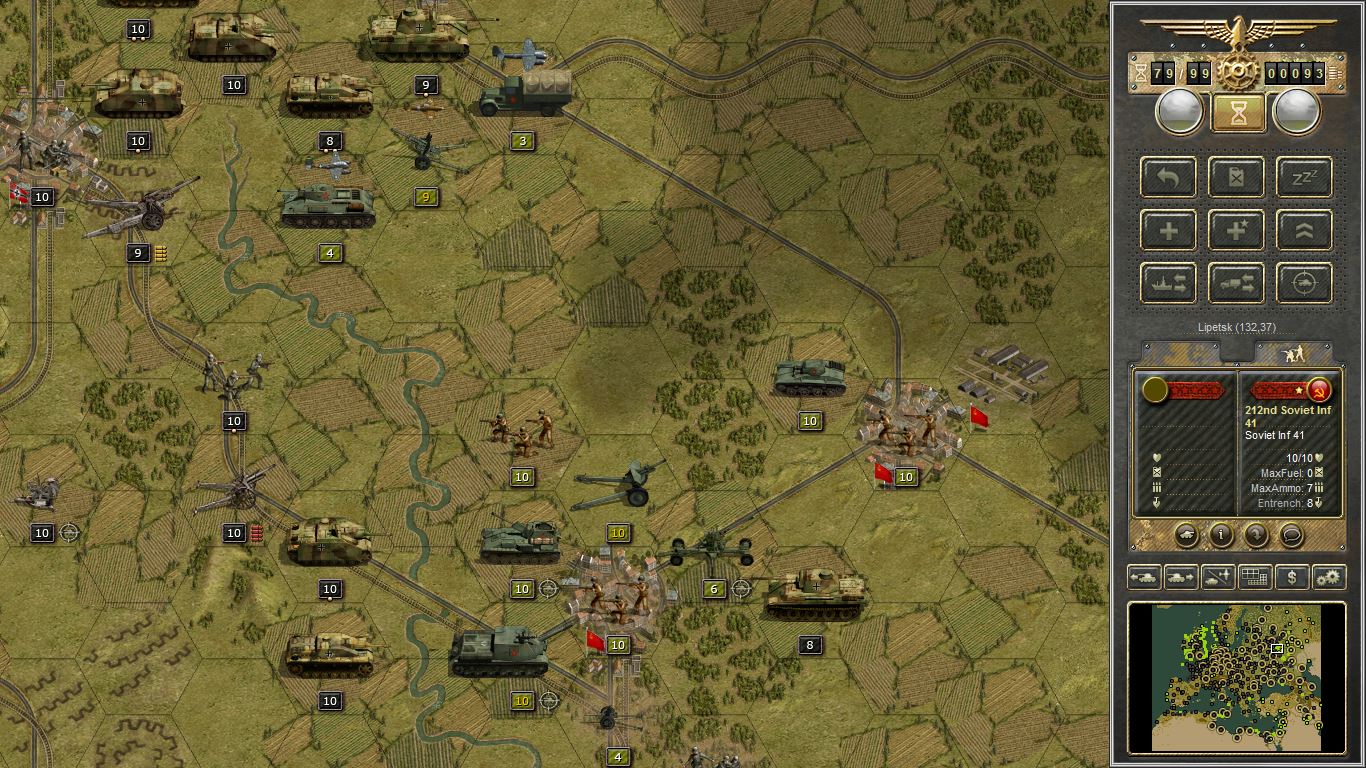
Task: Upgrade the unit using the chevrons button
Action: pos(1303,229)
